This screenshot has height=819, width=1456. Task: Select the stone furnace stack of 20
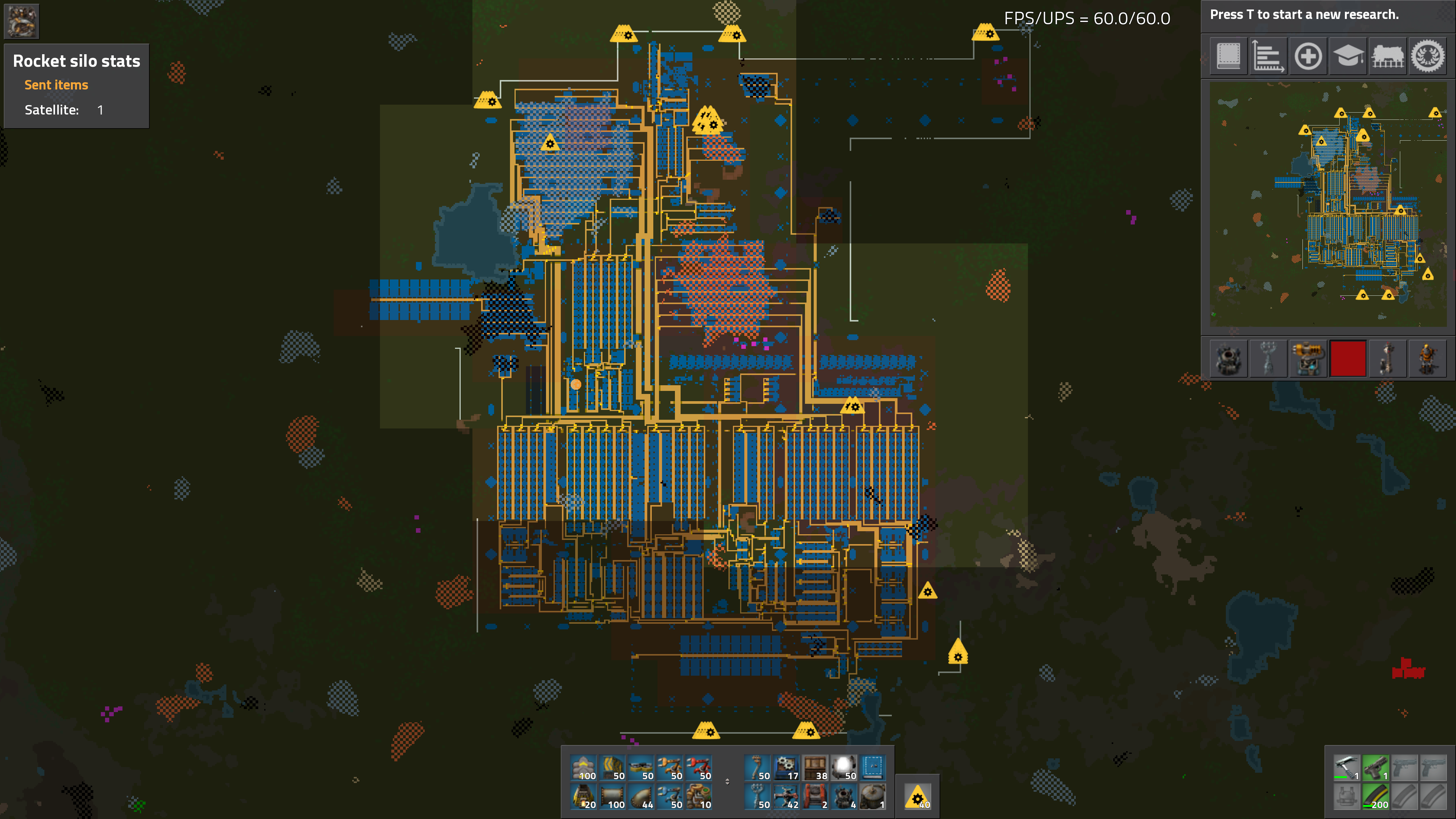pyautogui.click(x=583, y=797)
